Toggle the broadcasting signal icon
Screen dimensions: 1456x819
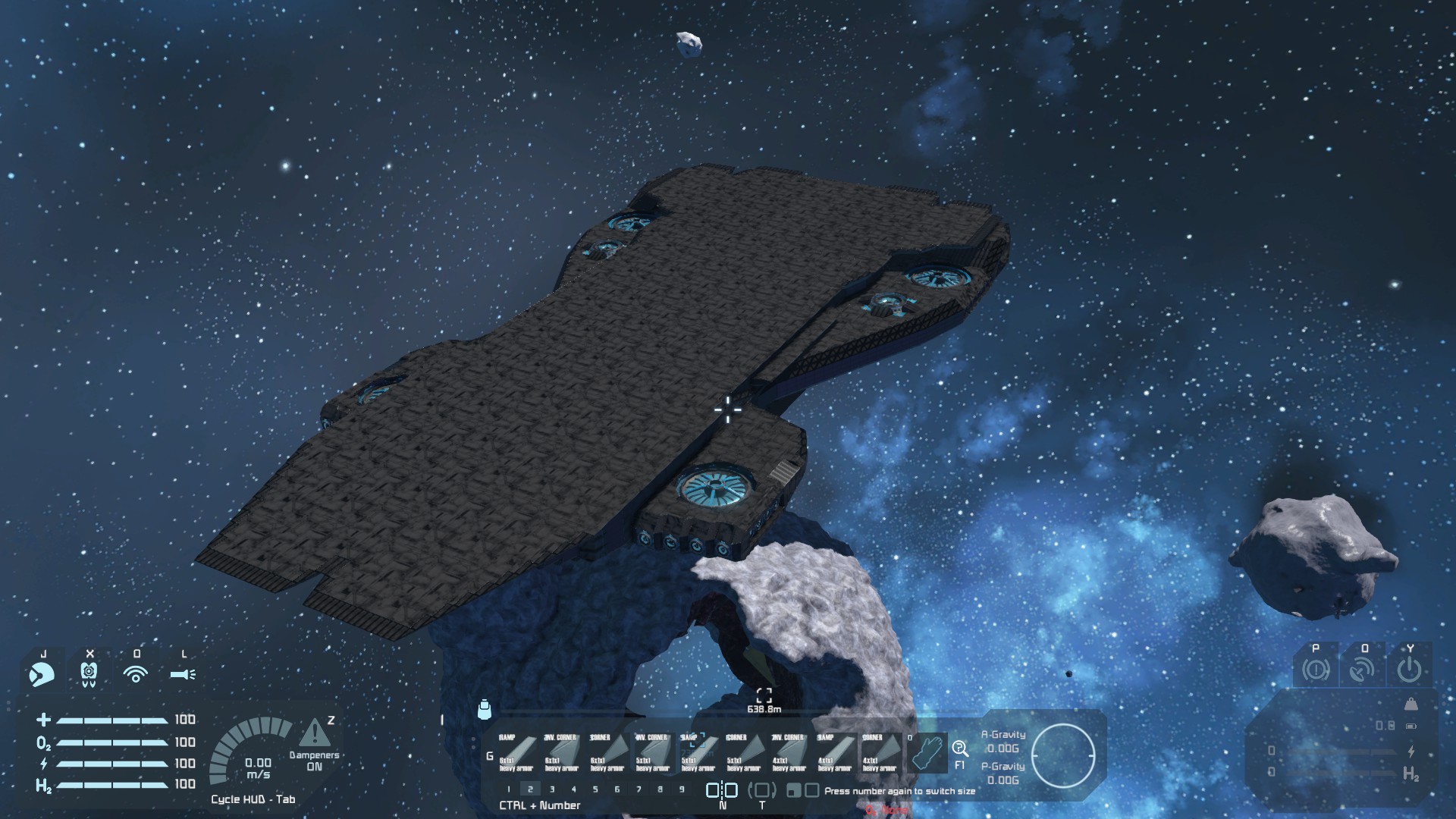coord(136,673)
